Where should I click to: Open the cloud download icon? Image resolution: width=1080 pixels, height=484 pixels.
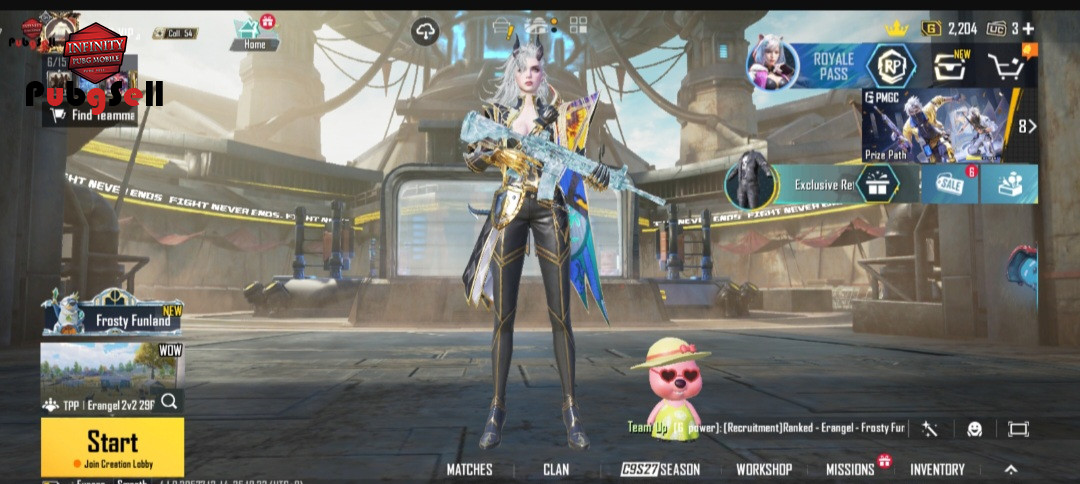tap(425, 31)
